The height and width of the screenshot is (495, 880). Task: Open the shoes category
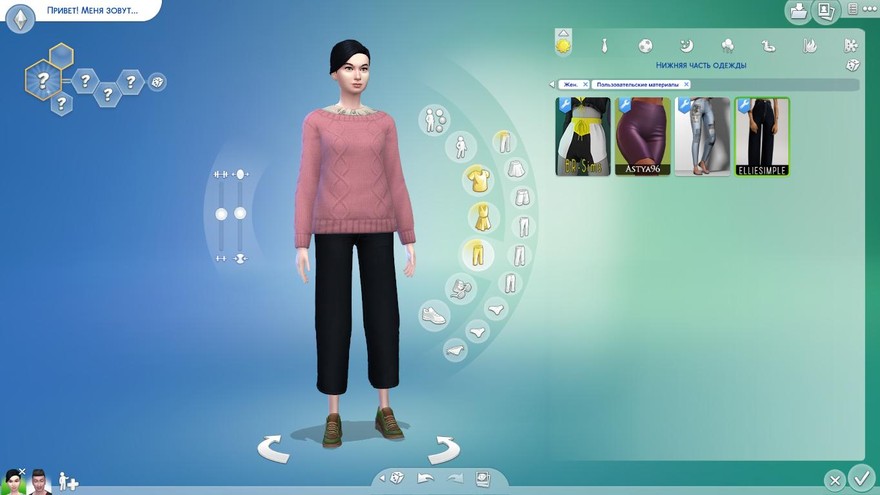(x=434, y=315)
